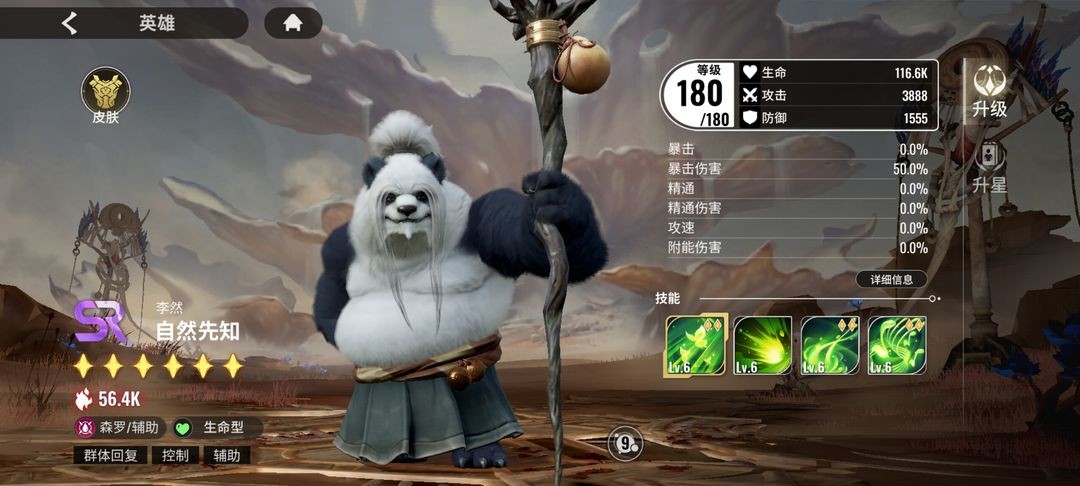Screen dimensions: 1080x486
Task: Return to the home screen
Action: (293, 23)
